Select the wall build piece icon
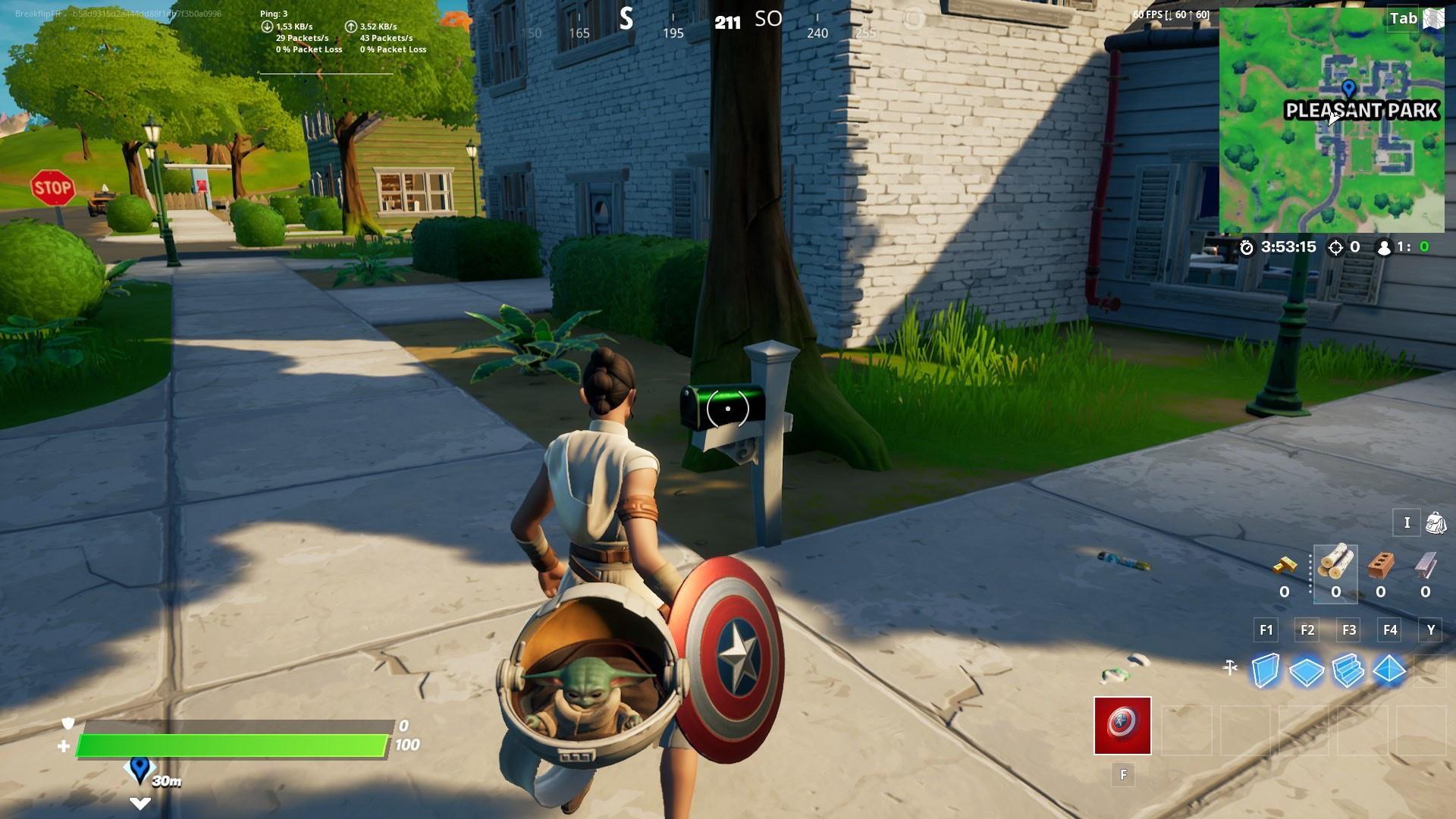 (1265, 669)
